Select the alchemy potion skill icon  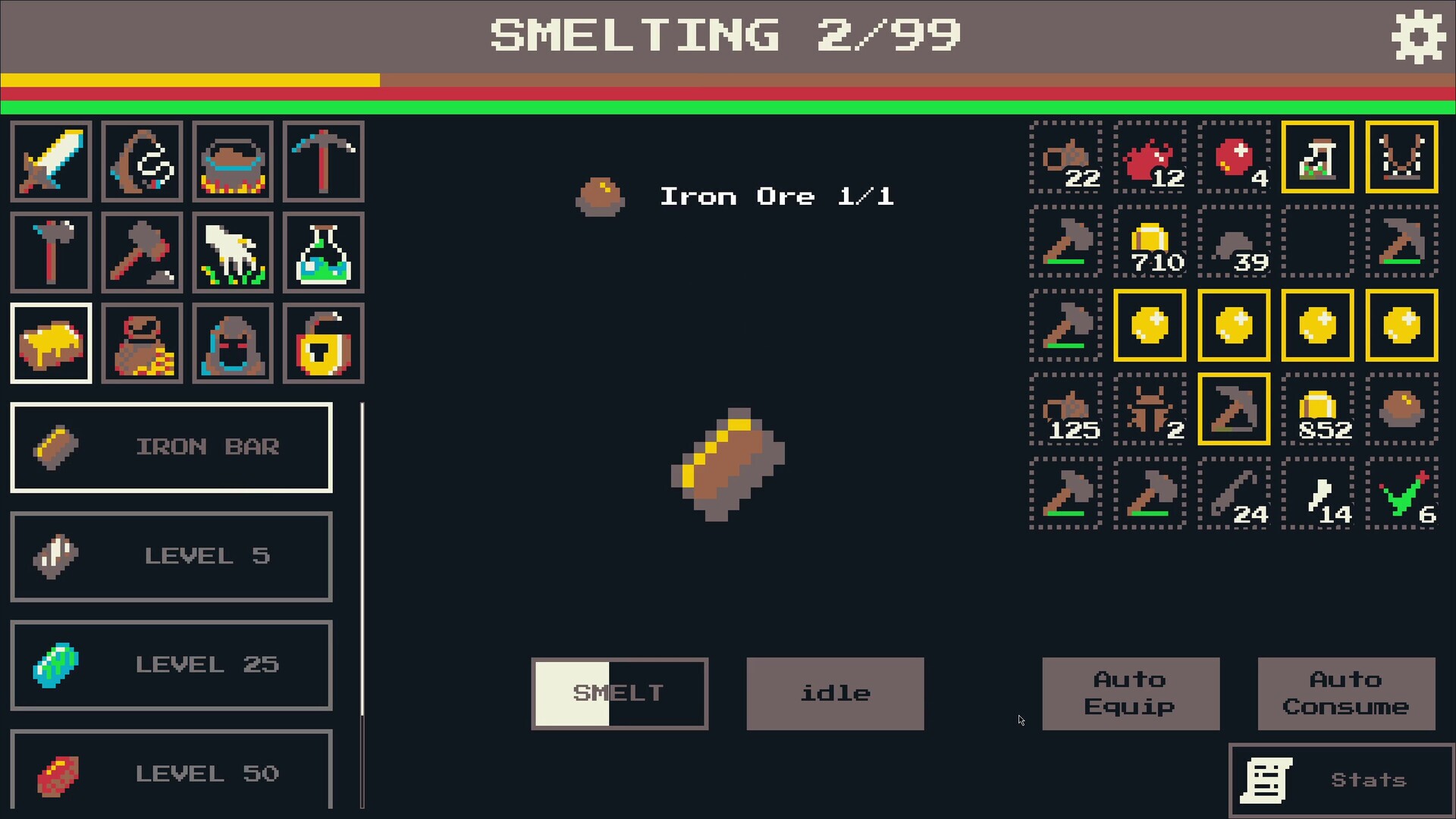coord(324,253)
